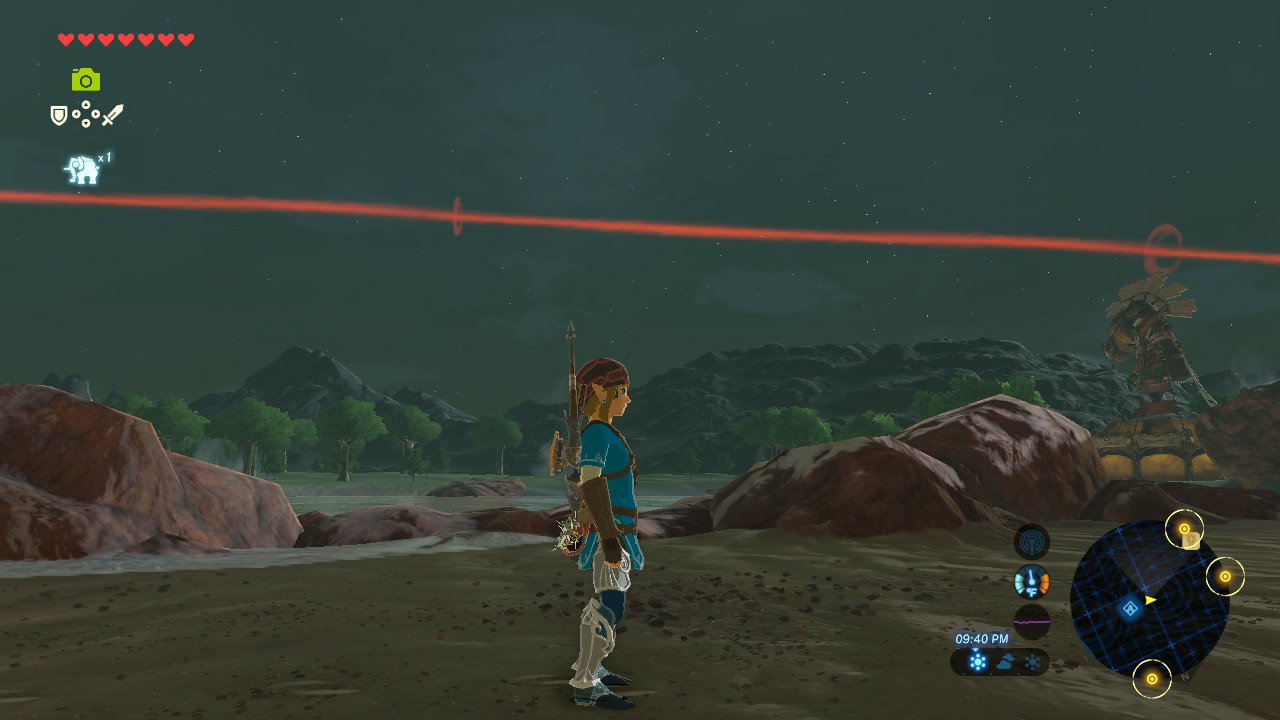Click the shield quick-select icon
The width and height of the screenshot is (1280, 720).
pos(59,116)
